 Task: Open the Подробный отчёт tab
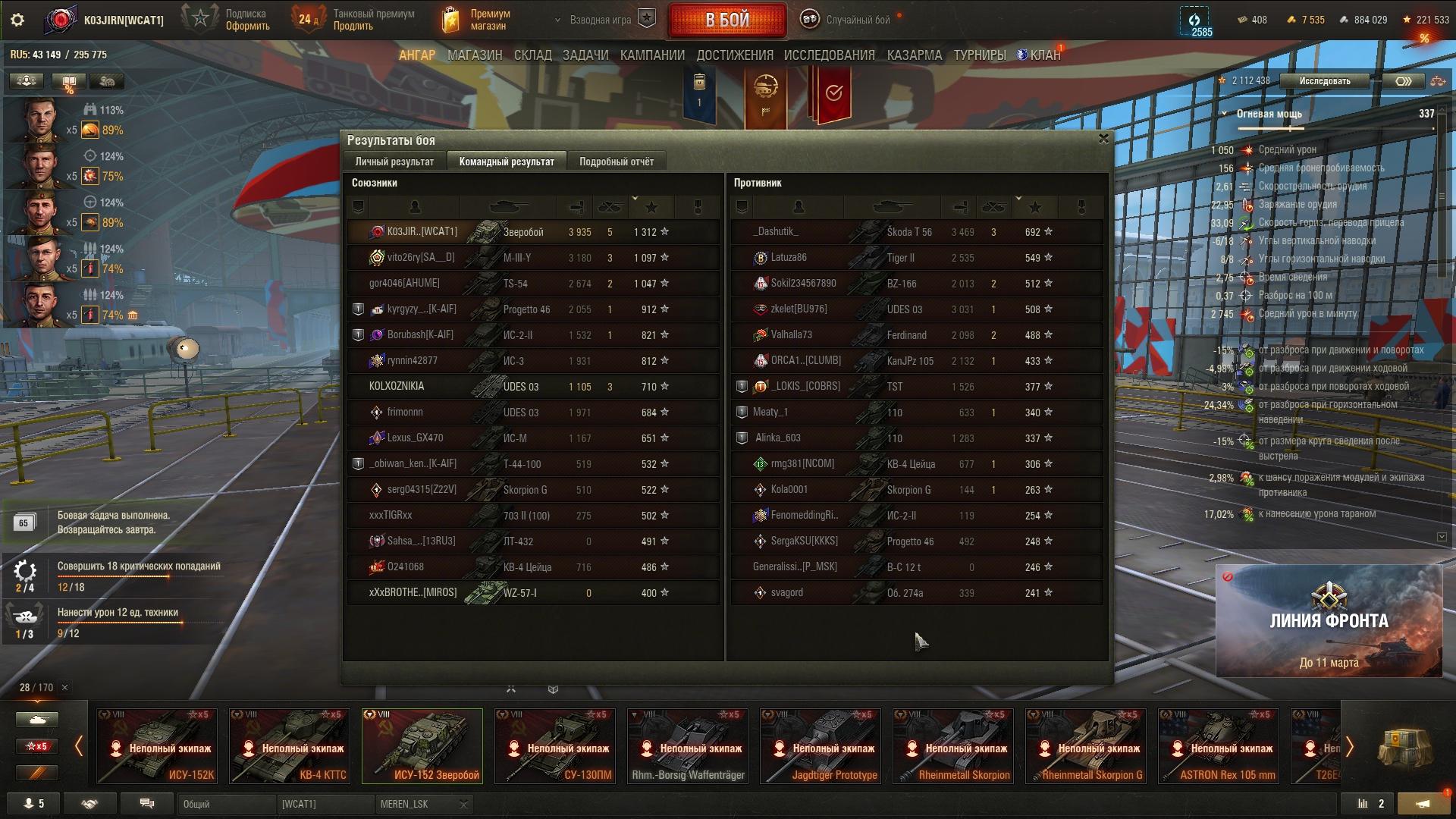[x=616, y=162]
